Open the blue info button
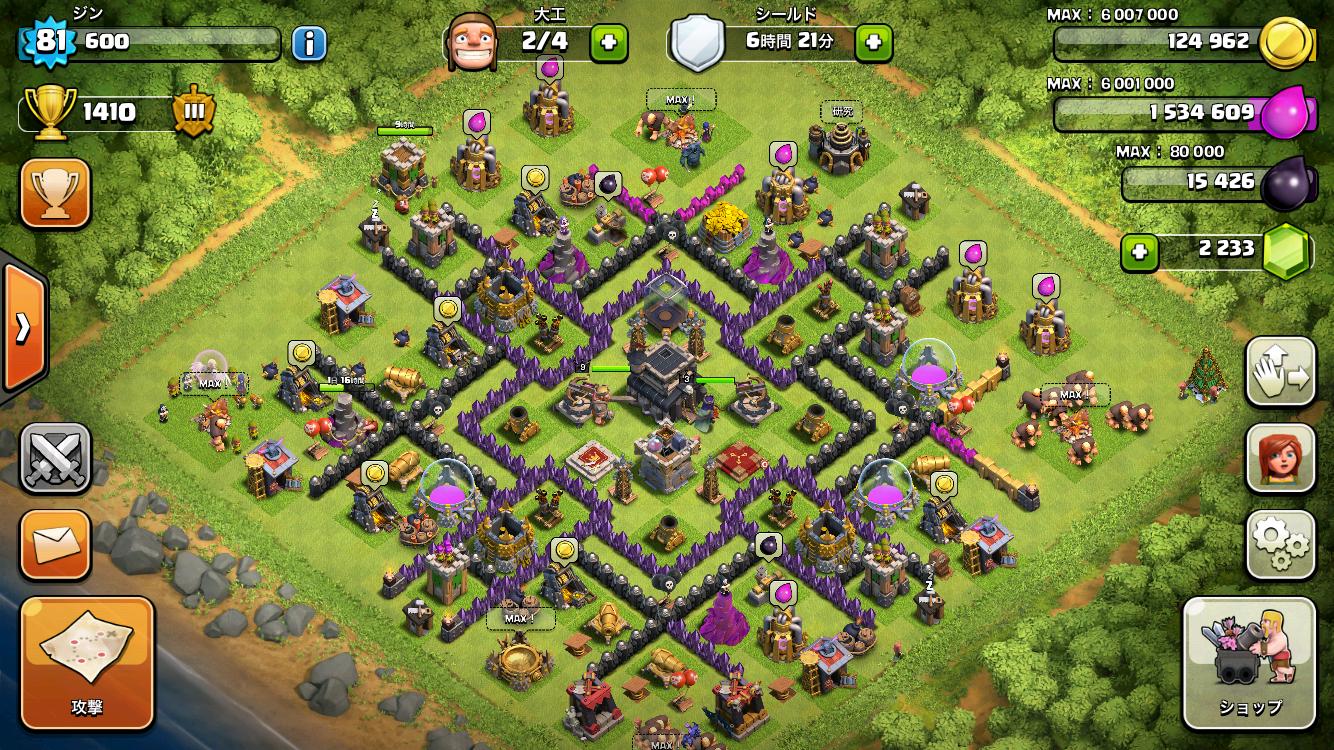Viewport: 1334px width, 750px height. [x=309, y=43]
